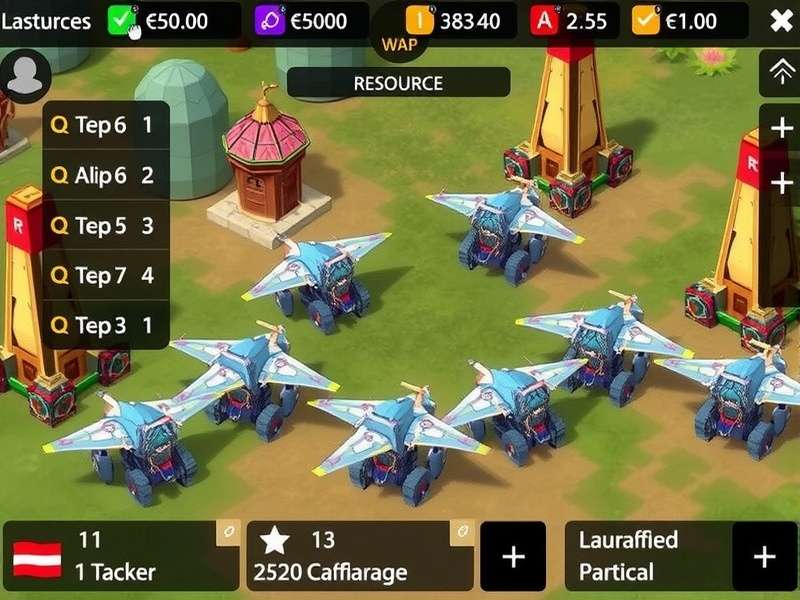Click the RESOURCE header label

[x=398, y=83]
